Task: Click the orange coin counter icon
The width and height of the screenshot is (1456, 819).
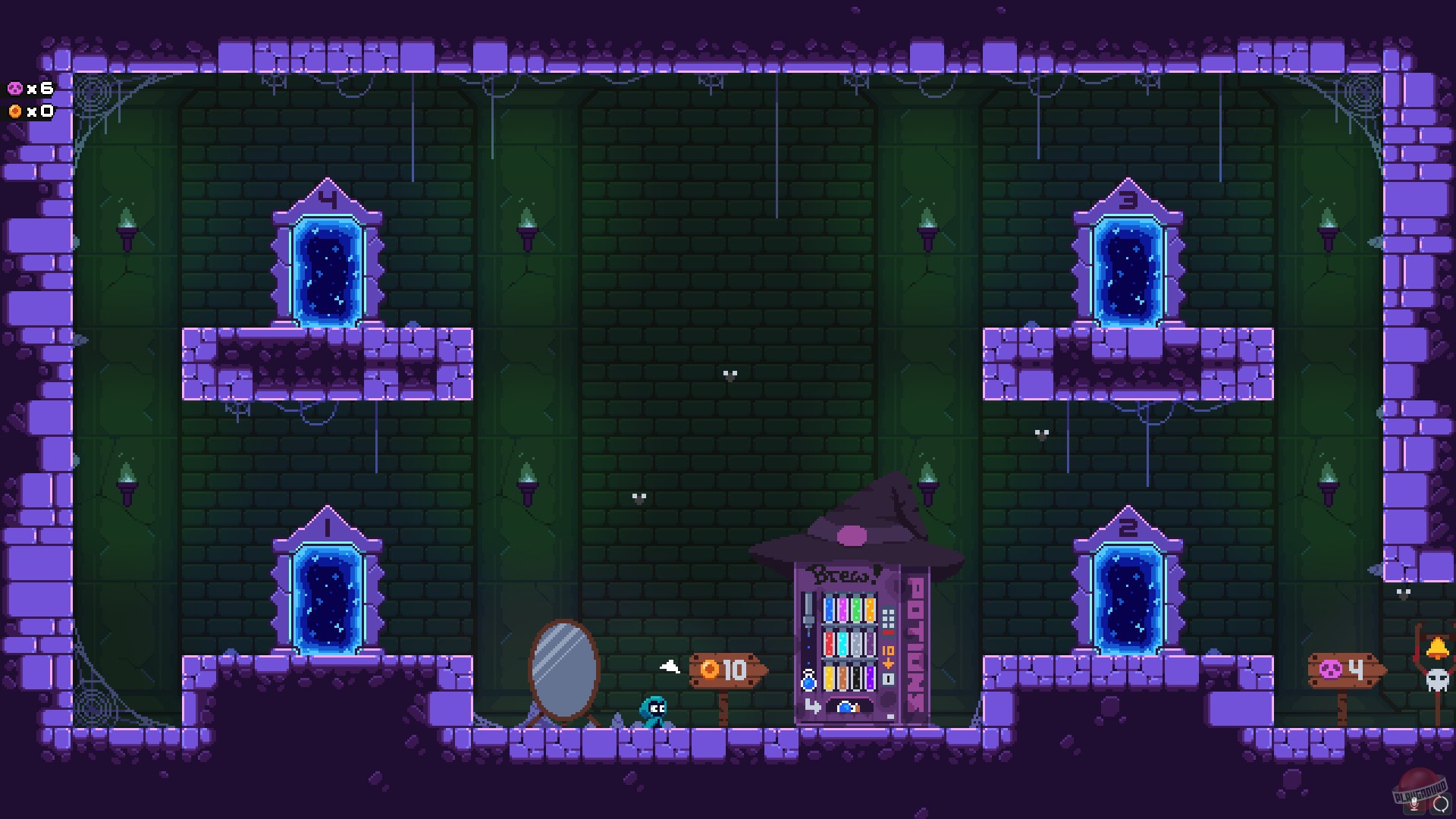Action: (14, 111)
